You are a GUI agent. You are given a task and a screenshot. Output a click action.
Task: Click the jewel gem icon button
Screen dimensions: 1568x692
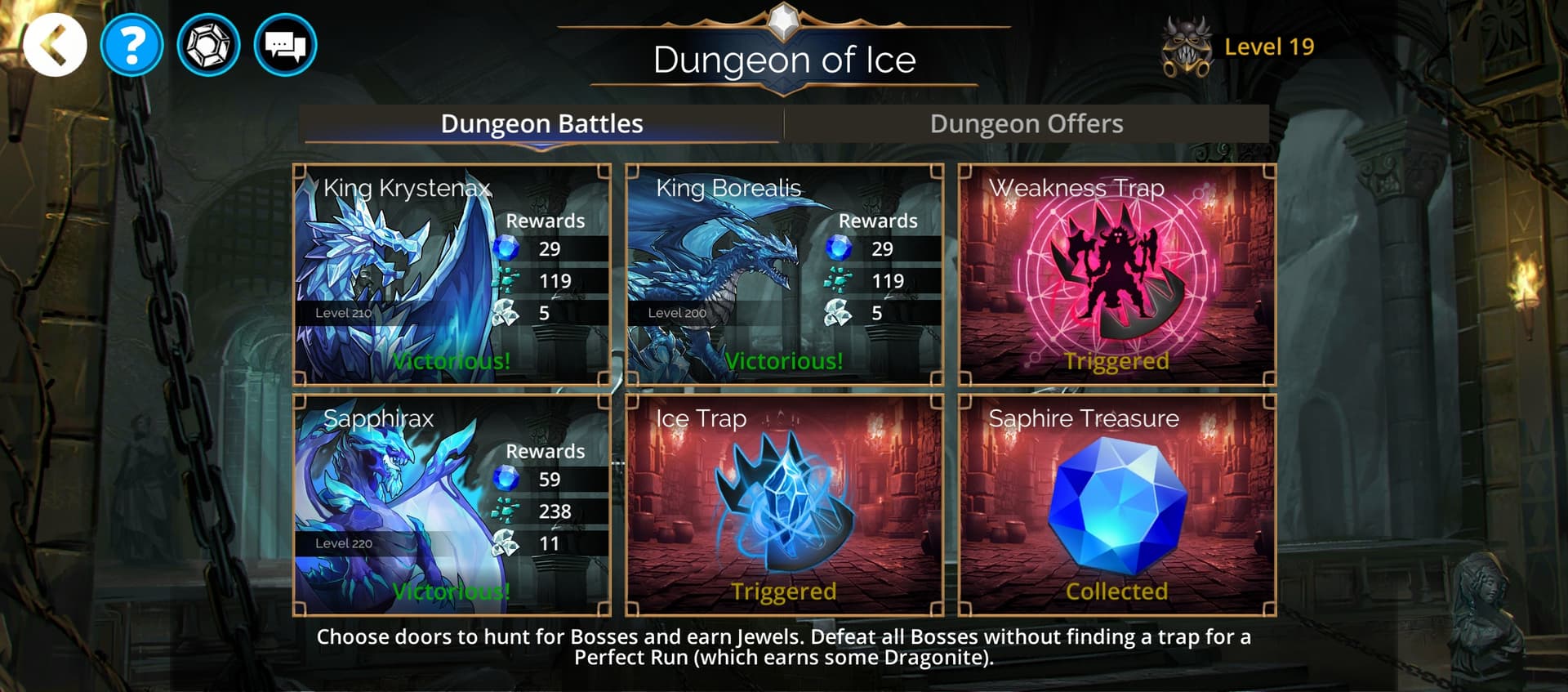[x=208, y=46]
